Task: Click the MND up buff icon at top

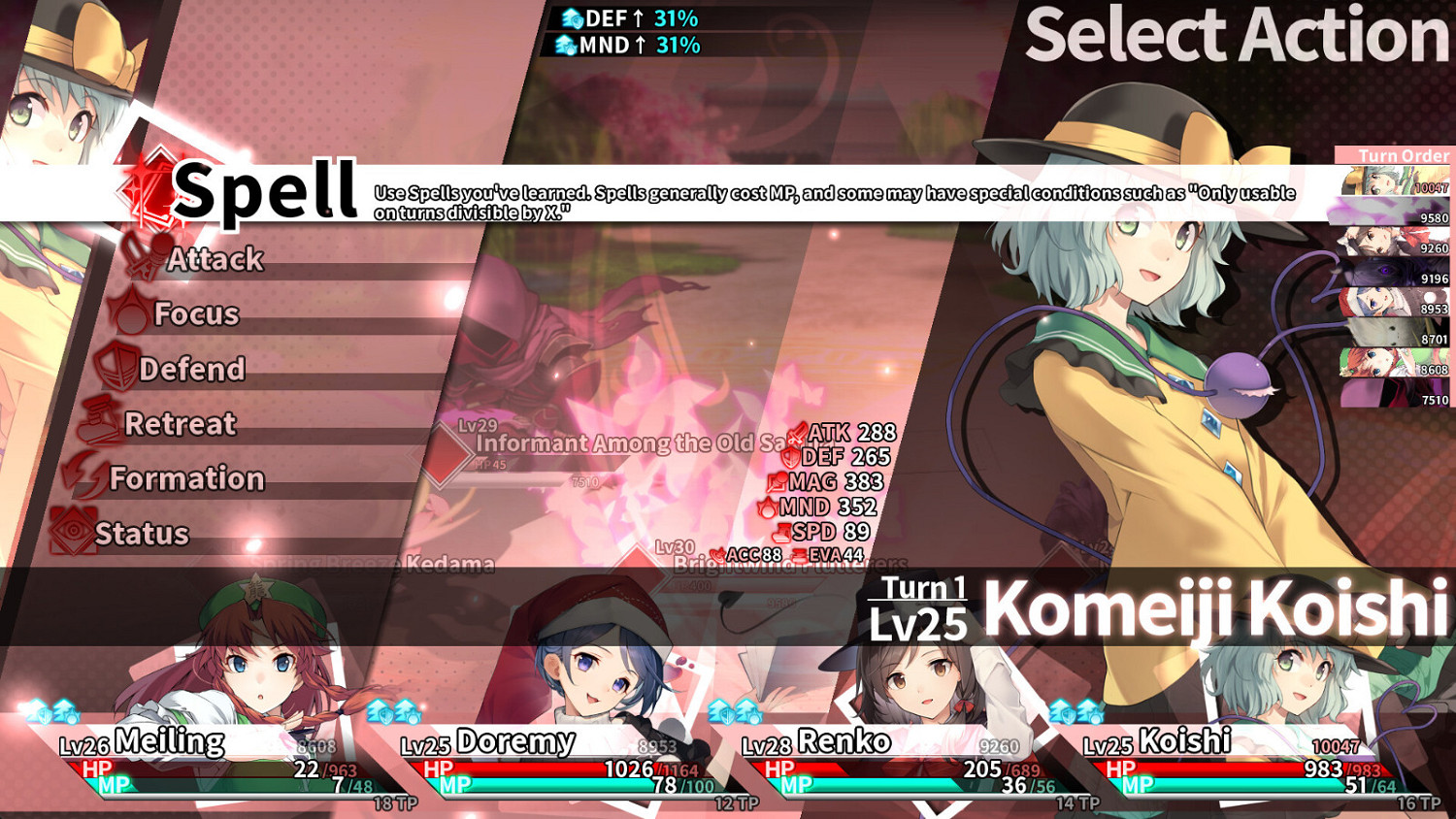Action: [x=568, y=43]
